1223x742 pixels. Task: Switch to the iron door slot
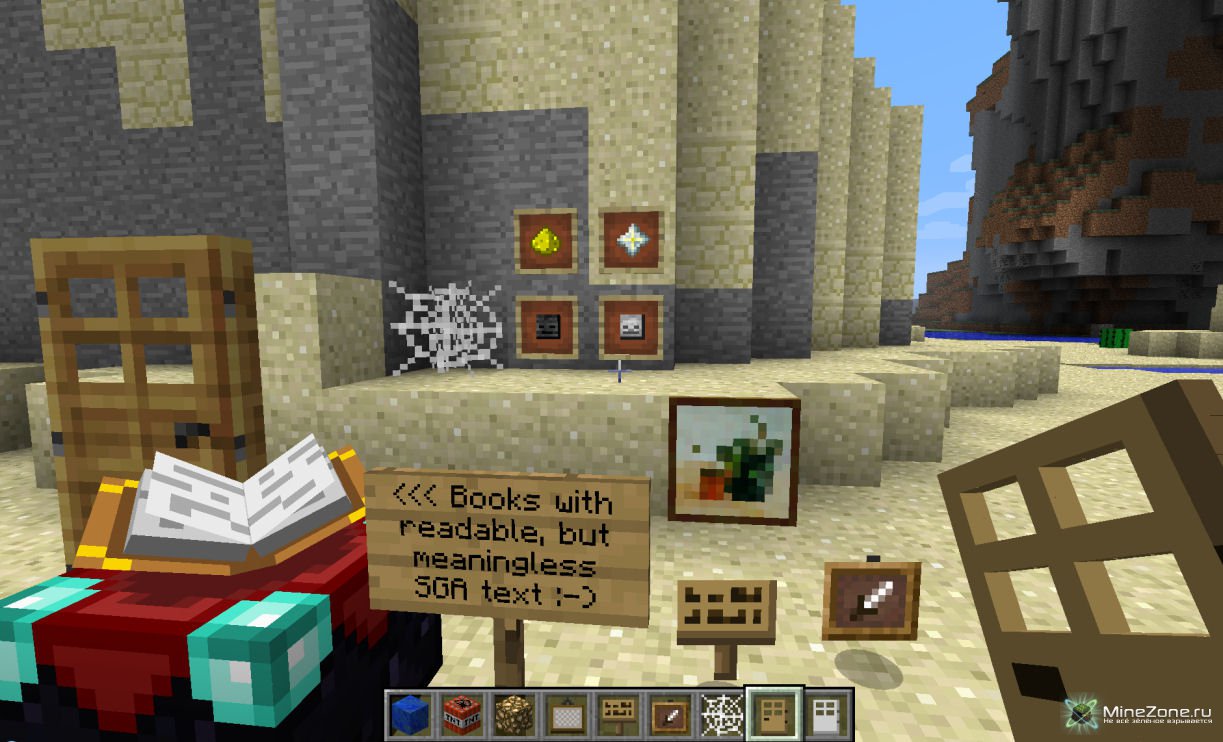[x=827, y=713]
